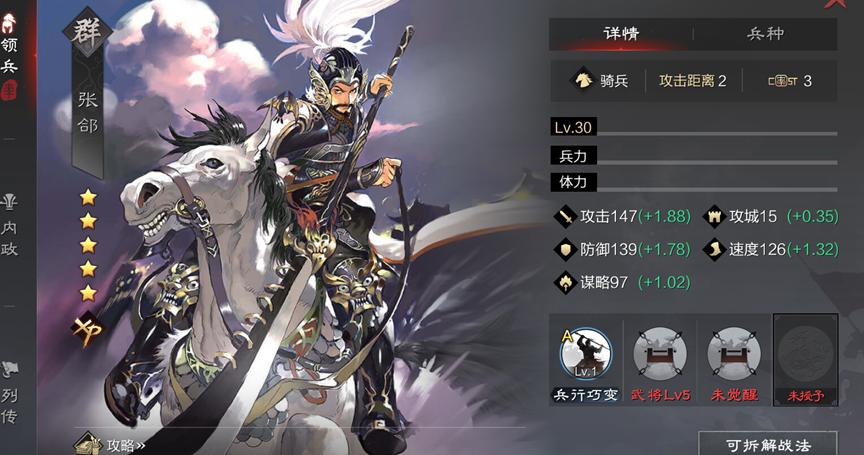Open the 未授予 empty slot

click(x=805, y=358)
